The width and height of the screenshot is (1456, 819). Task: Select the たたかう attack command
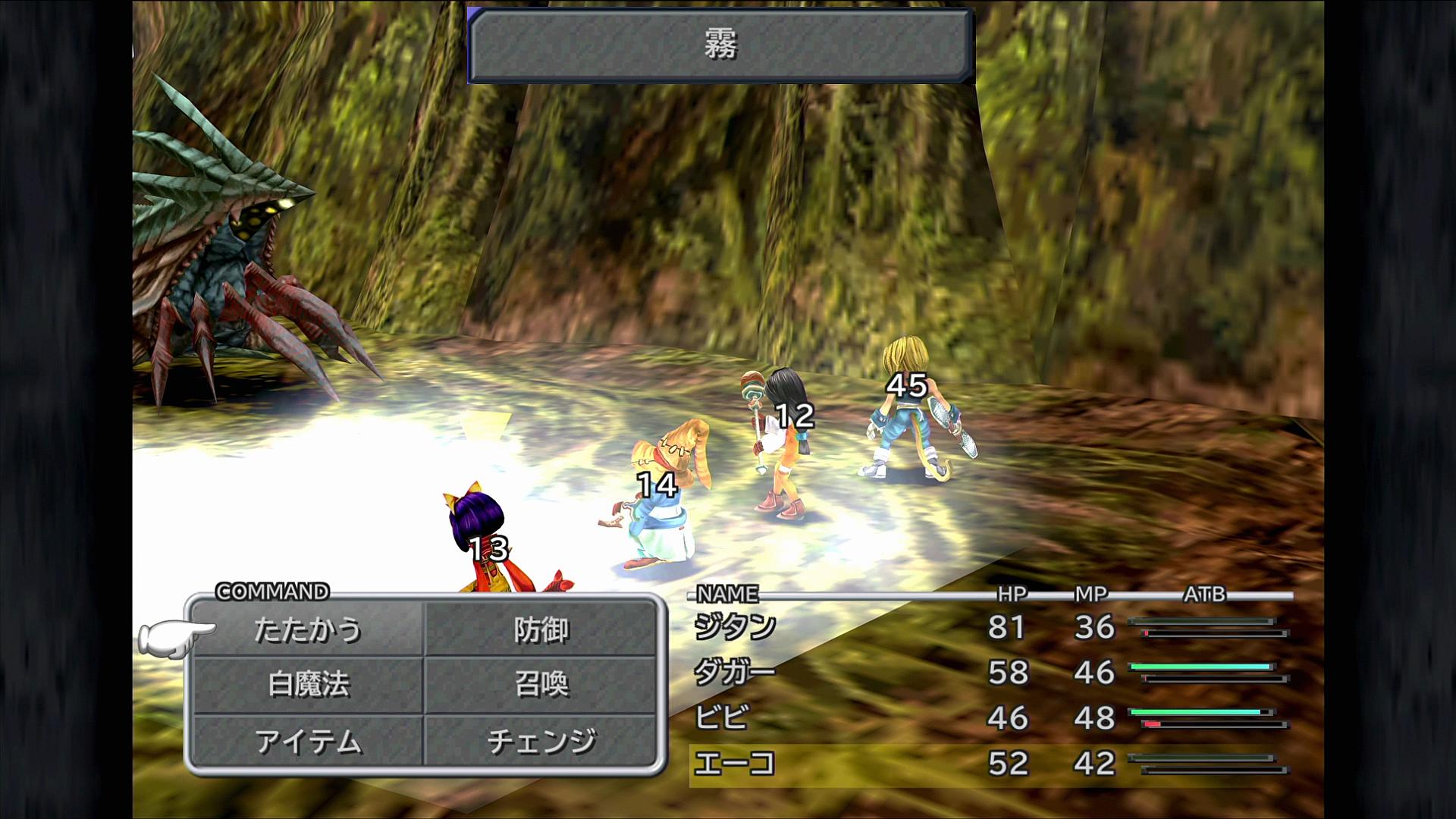(307, 629)
